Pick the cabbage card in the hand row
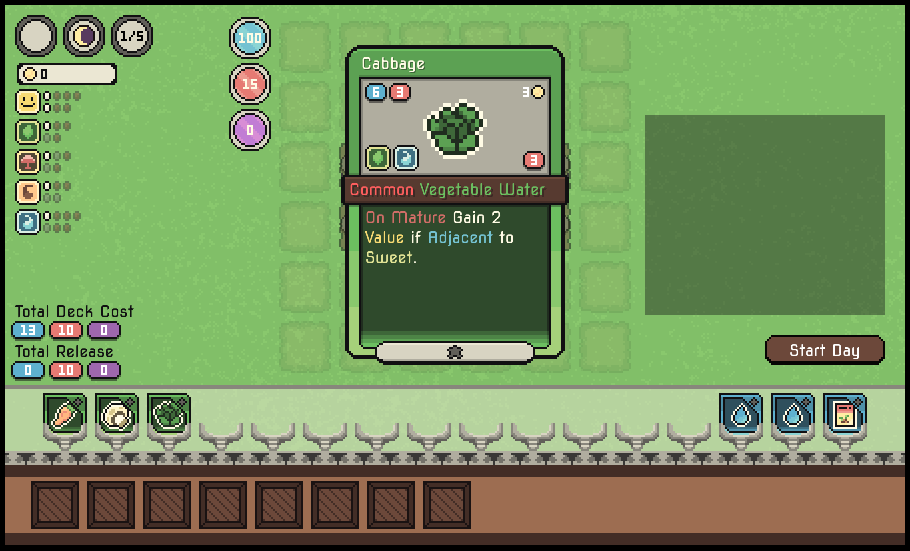Image resolution: width=910 pixels, height=551 pixels. 168,413
